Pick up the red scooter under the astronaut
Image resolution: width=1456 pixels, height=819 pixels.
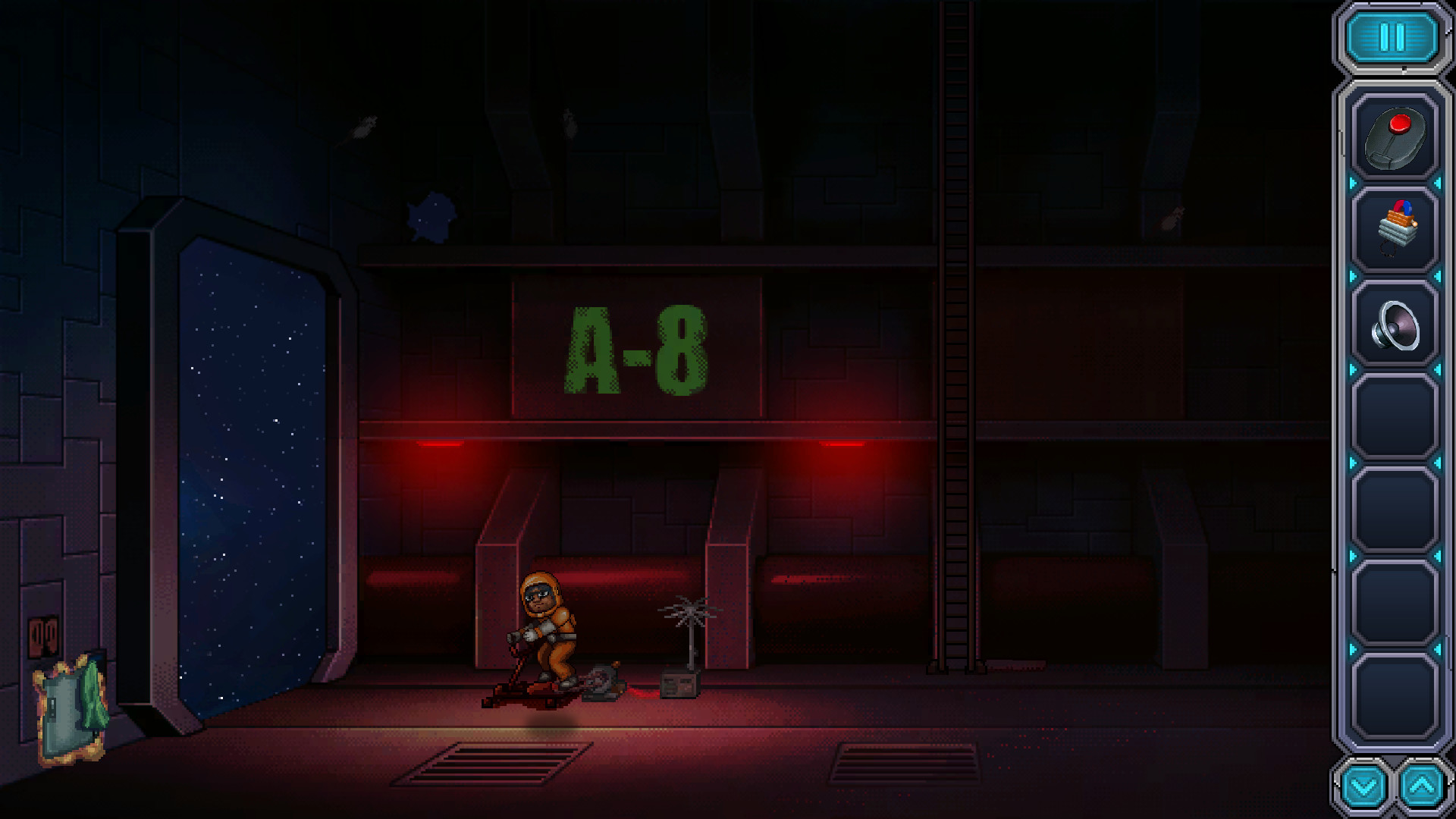pos(531,690)
